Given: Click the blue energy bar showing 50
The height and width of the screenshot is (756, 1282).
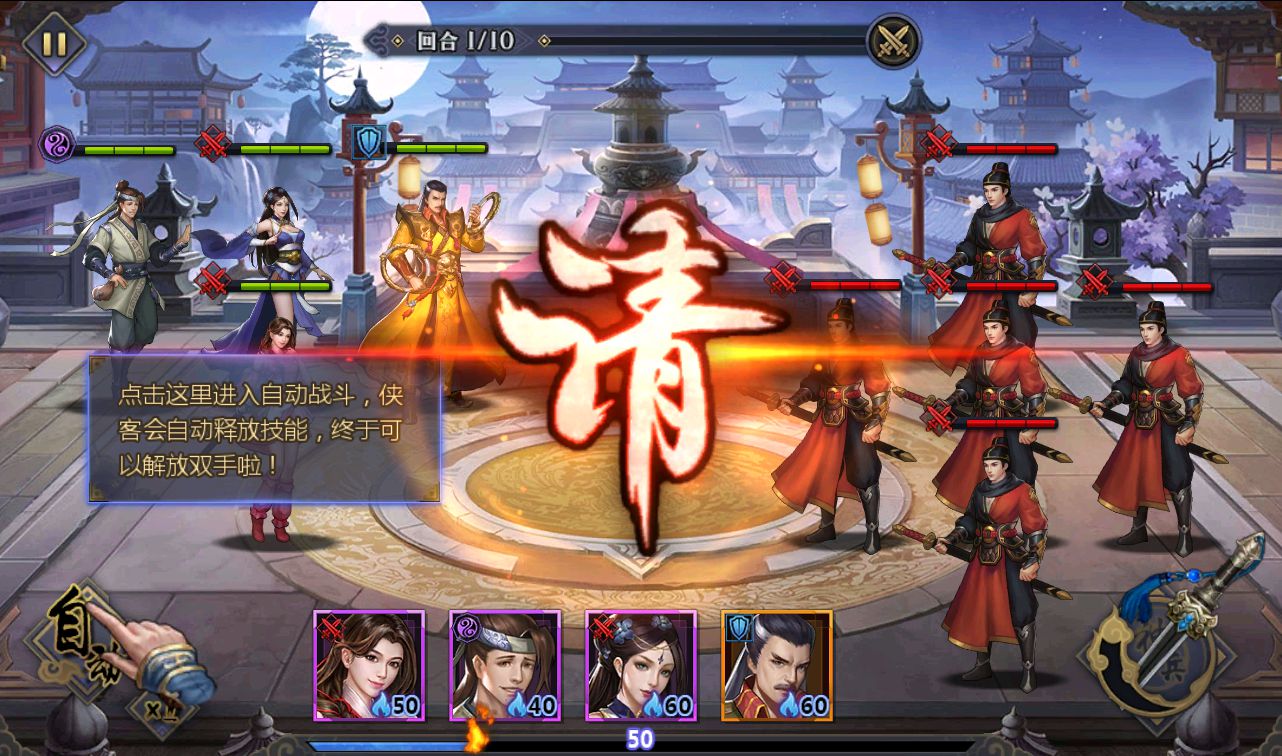Looking at the screenshot, I should [638, 740].
